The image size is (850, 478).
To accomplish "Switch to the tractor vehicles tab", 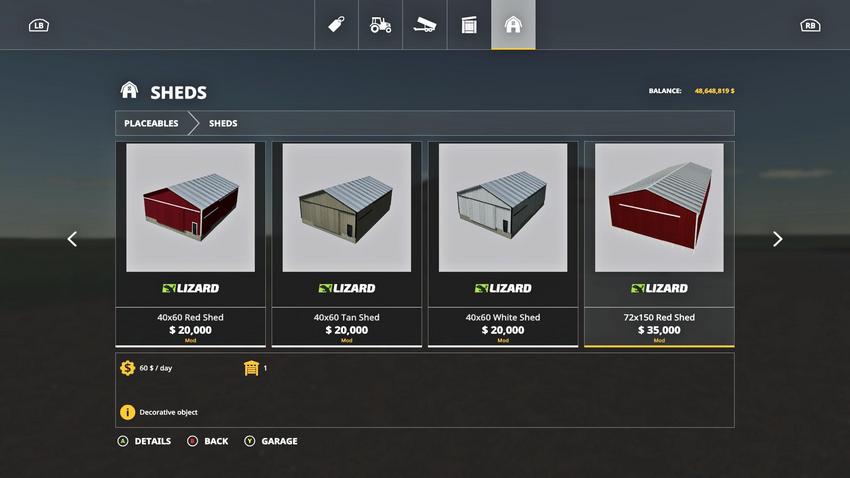I will pos(381,25).
